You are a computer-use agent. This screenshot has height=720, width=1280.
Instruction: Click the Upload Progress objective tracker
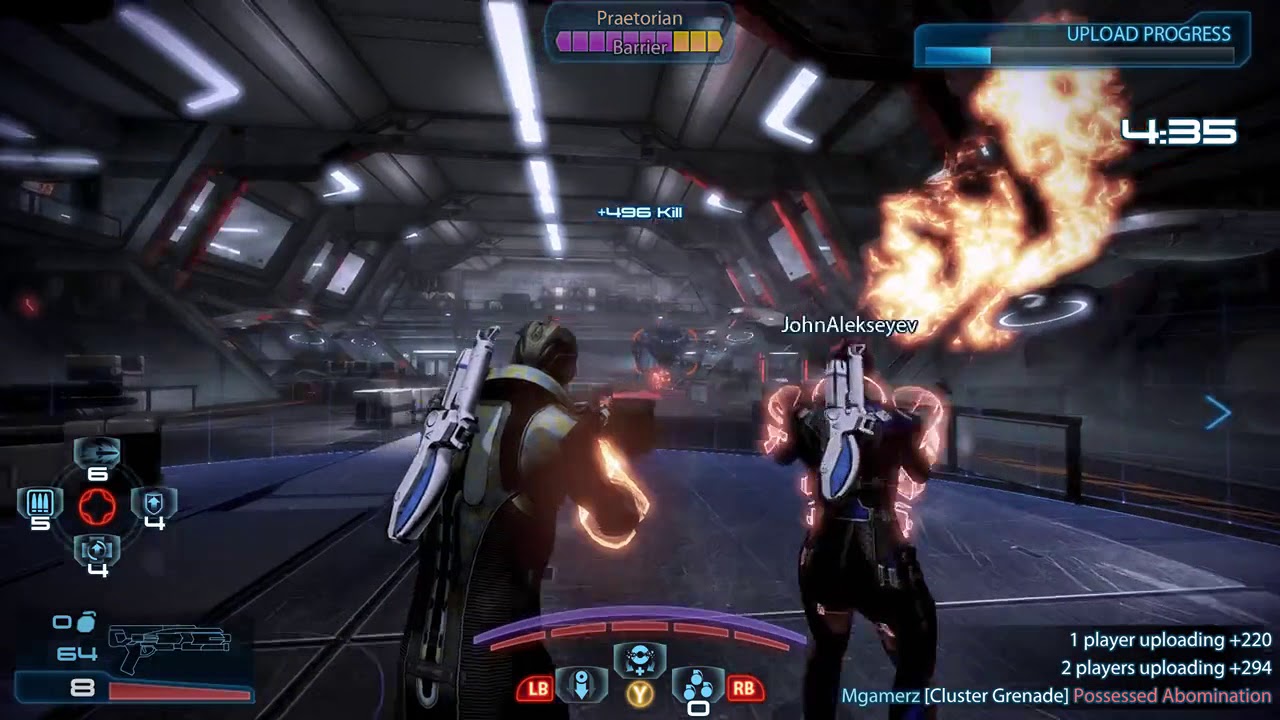(1082, 40)
